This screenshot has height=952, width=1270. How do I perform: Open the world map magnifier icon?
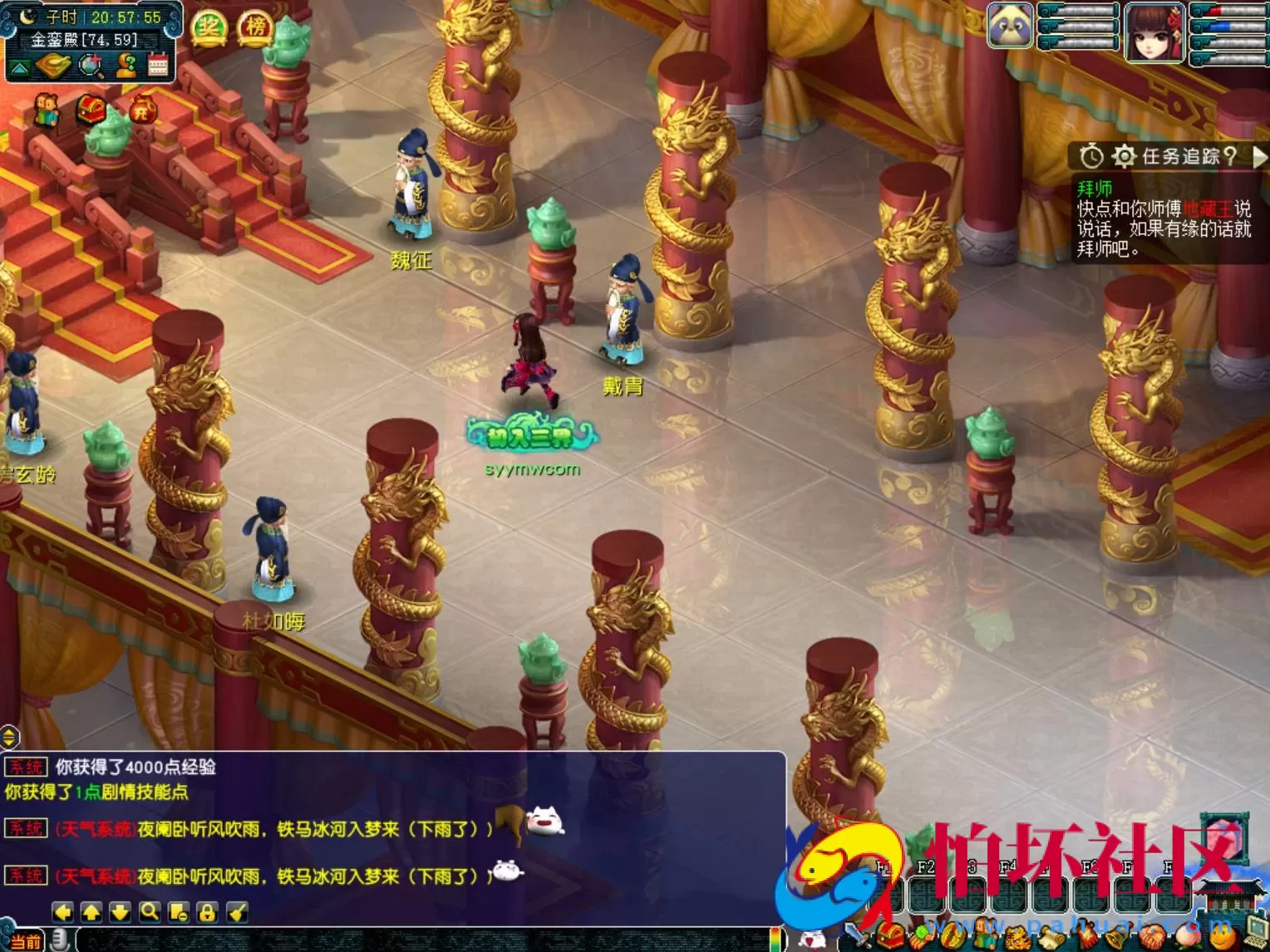coord(91,65)
